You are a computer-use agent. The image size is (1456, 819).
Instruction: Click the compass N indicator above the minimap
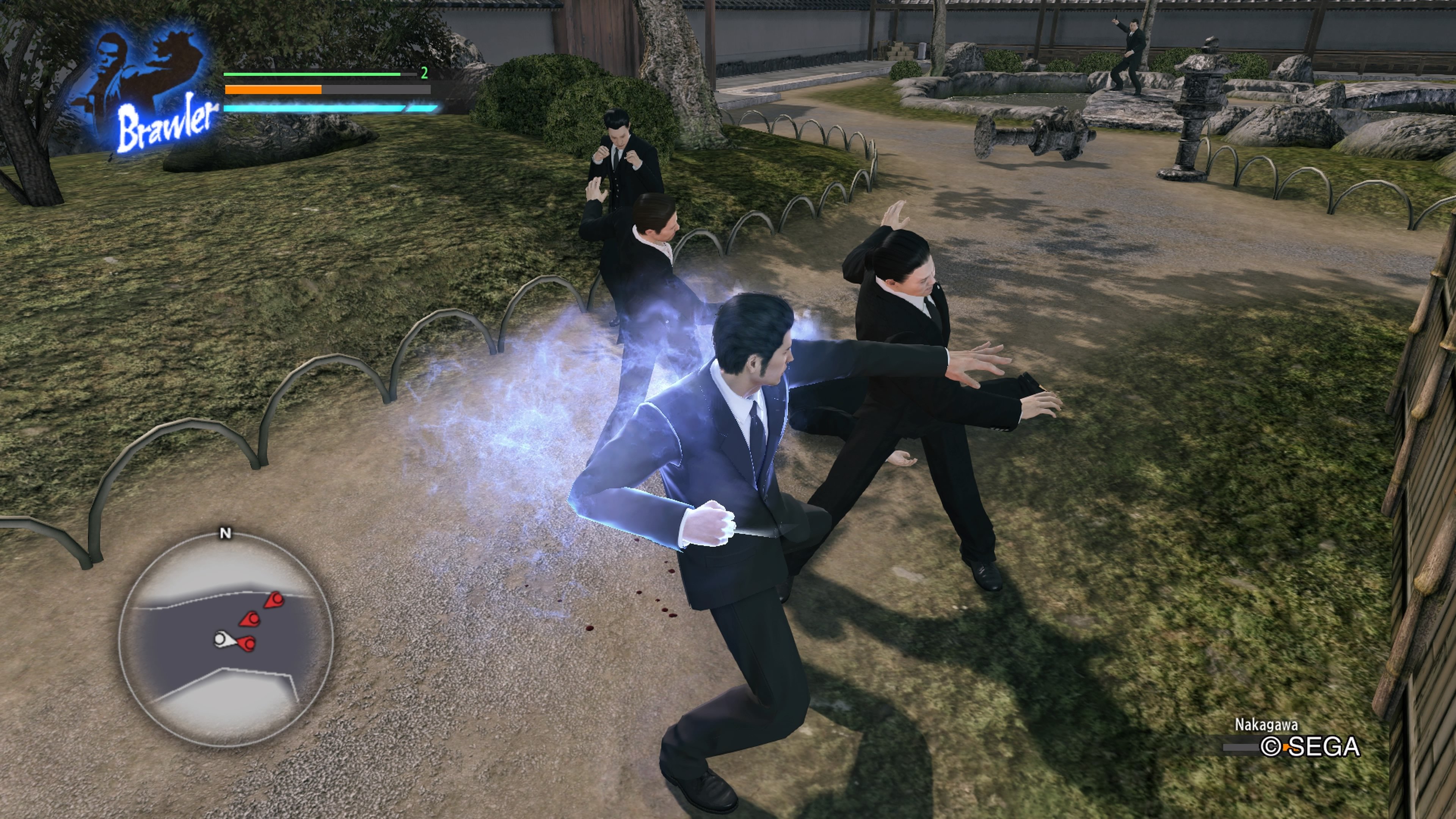(x=226, y=533)
